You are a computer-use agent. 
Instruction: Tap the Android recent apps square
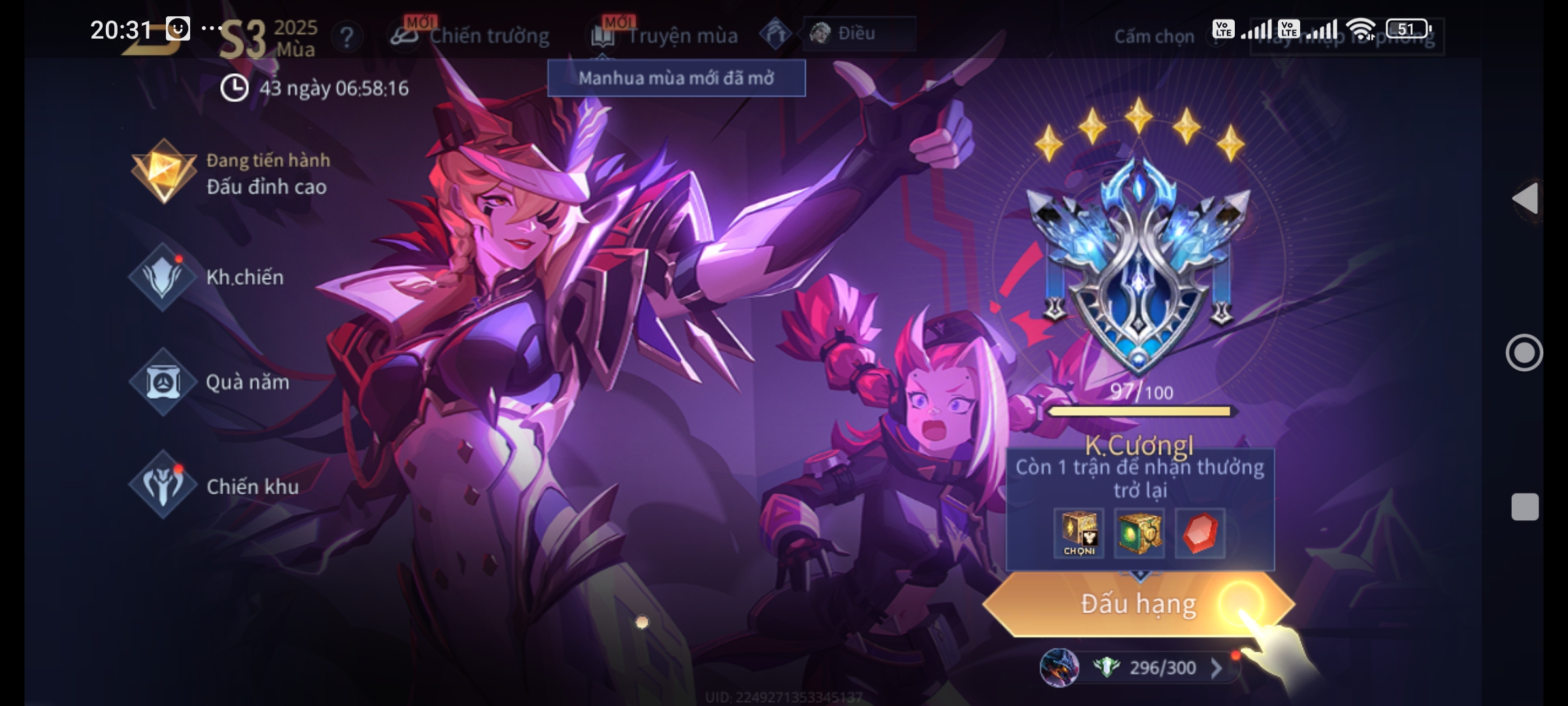point(1525,507)
